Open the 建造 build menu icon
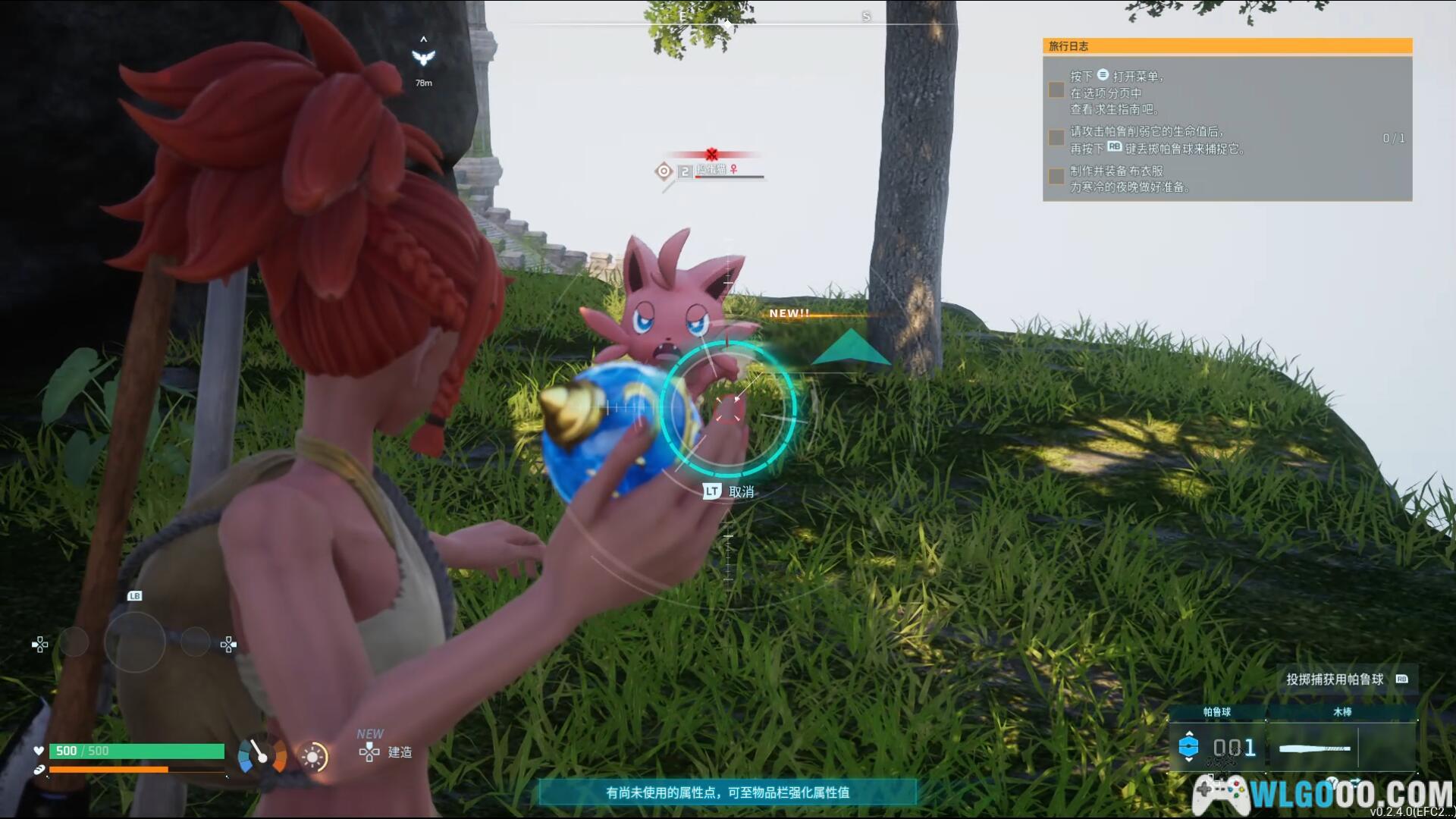 pyautogui.click(x=370, y=752)
